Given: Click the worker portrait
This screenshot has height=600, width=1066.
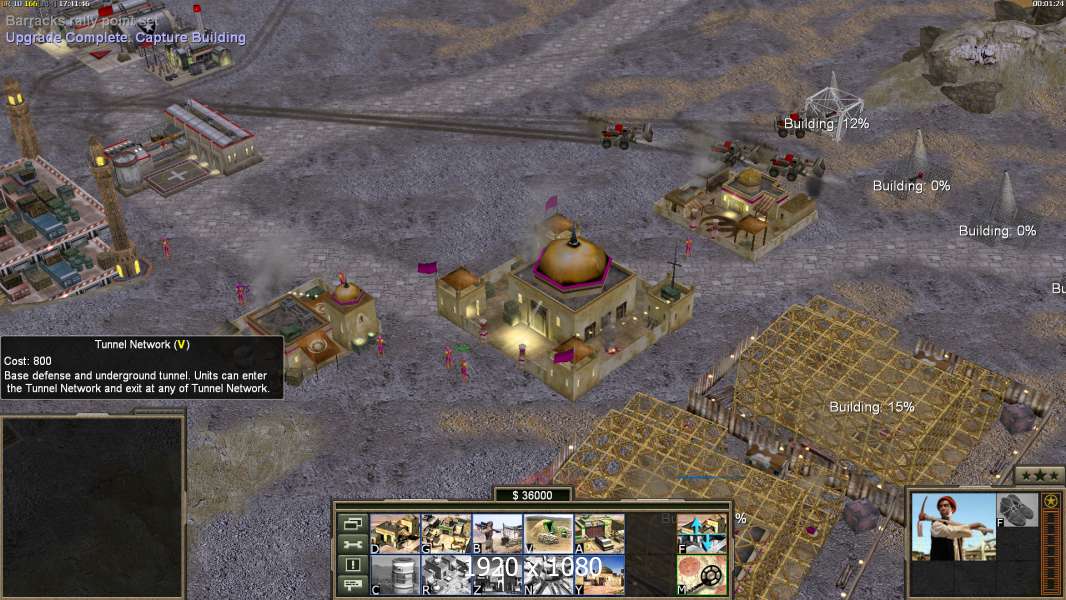Looking at the screenshot, I should pyautogui.click(x=953, y=526).
